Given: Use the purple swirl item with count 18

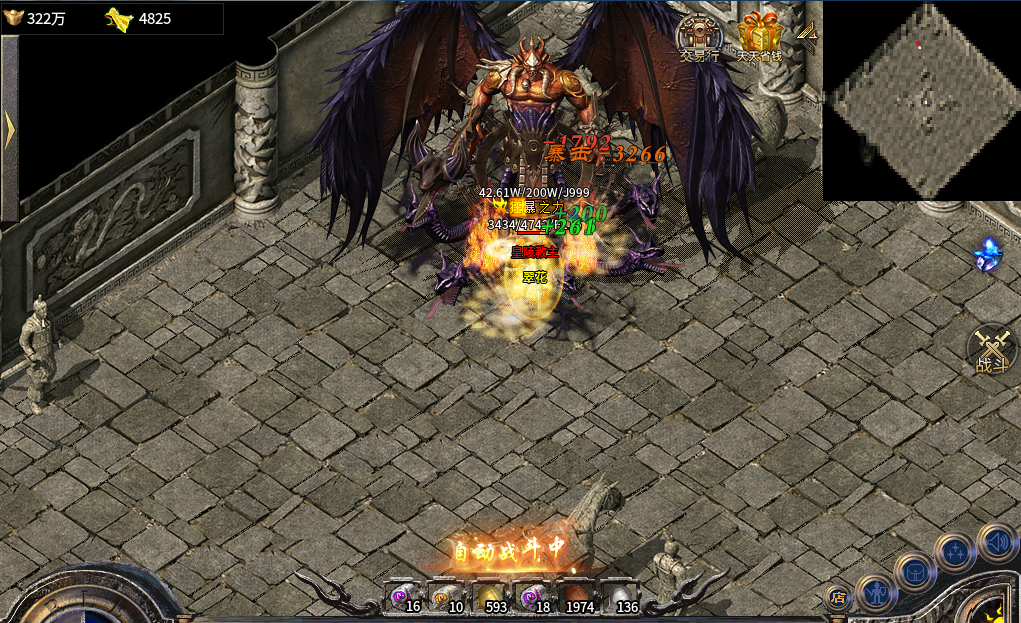Looking at the screenshot, I should coord(534,597).
